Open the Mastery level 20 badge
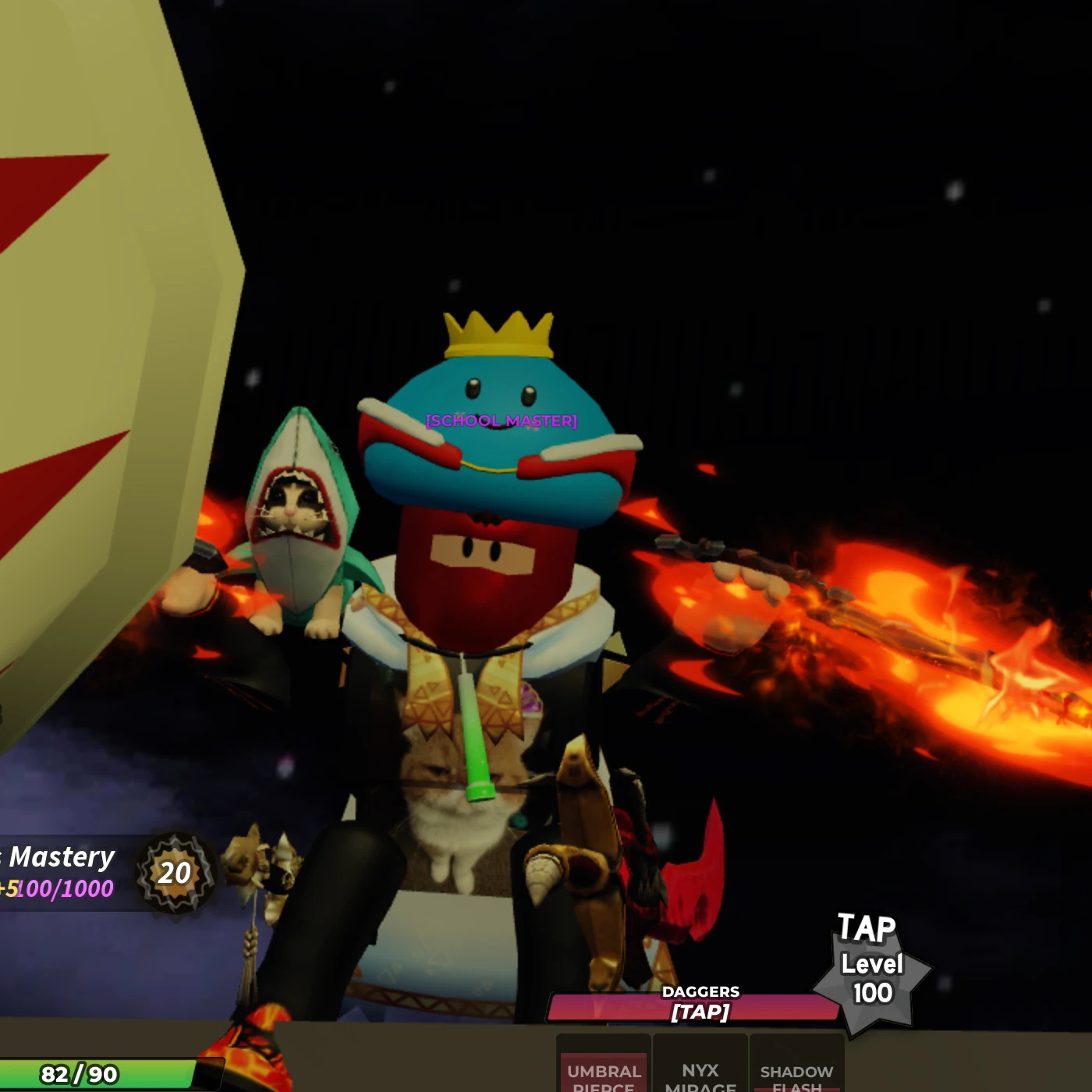1092x1092 pixels. 175,873
